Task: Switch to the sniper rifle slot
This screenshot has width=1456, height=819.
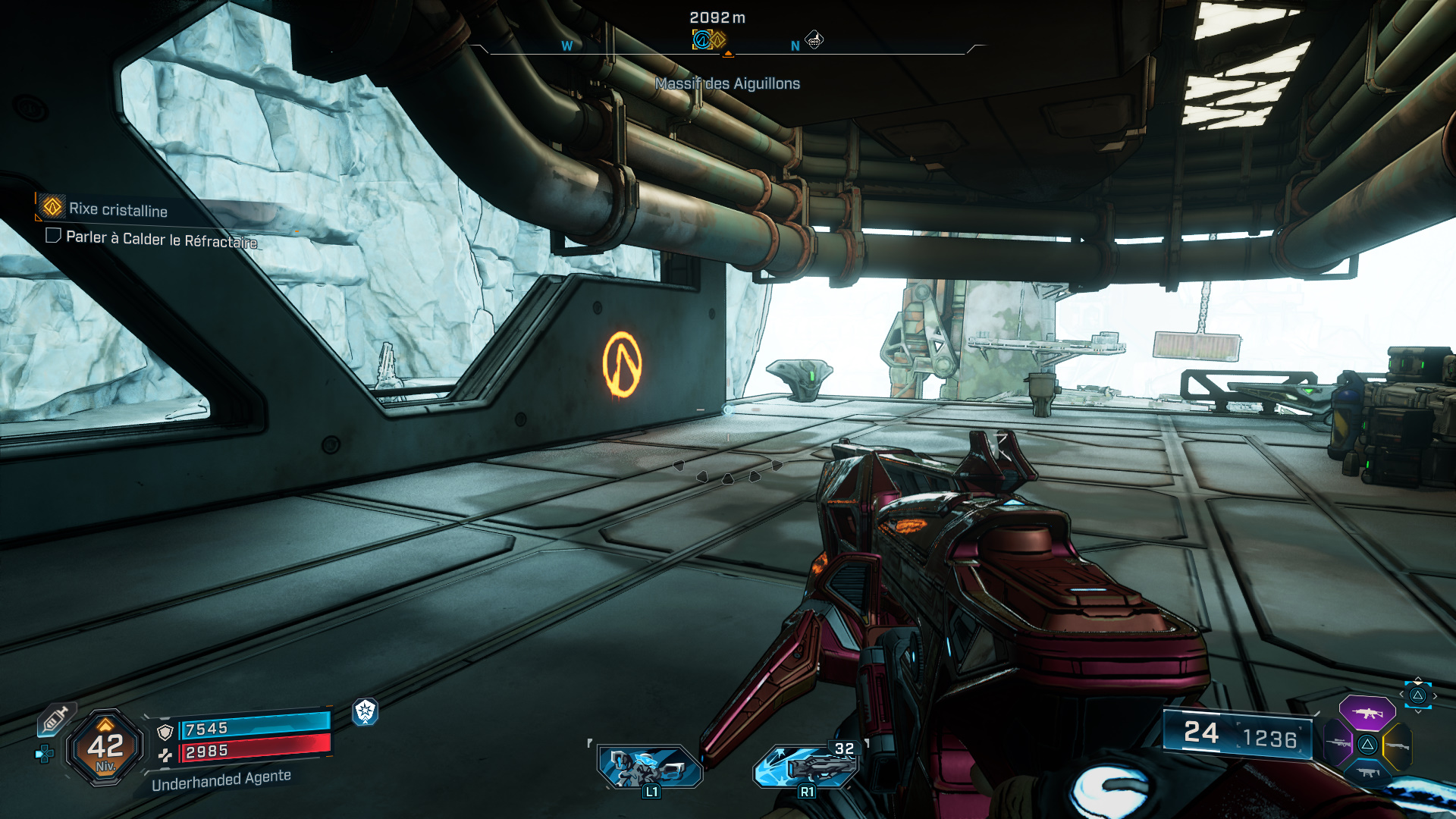Action: 1338,743
